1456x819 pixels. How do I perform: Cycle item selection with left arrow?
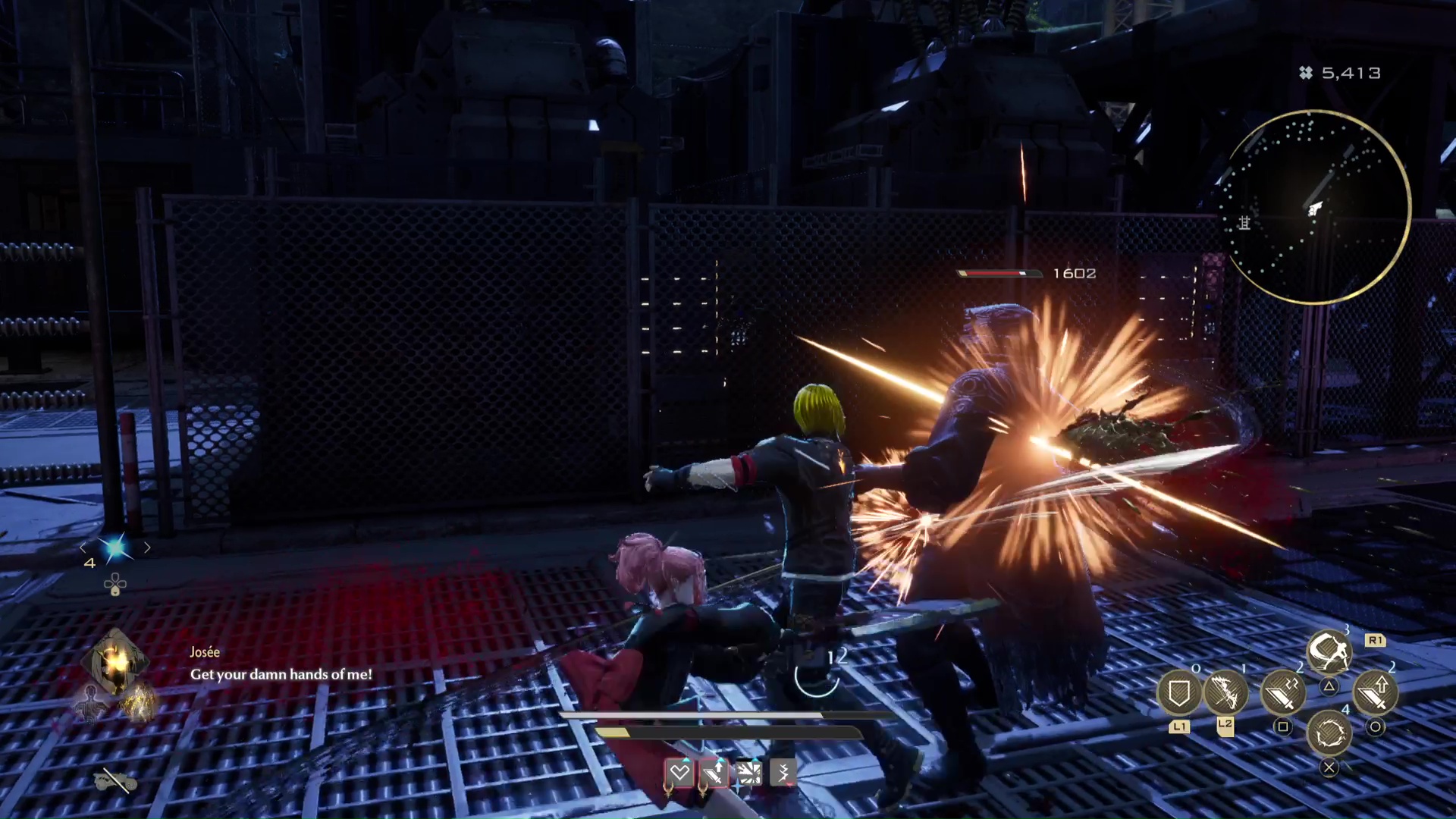[83, 548]
